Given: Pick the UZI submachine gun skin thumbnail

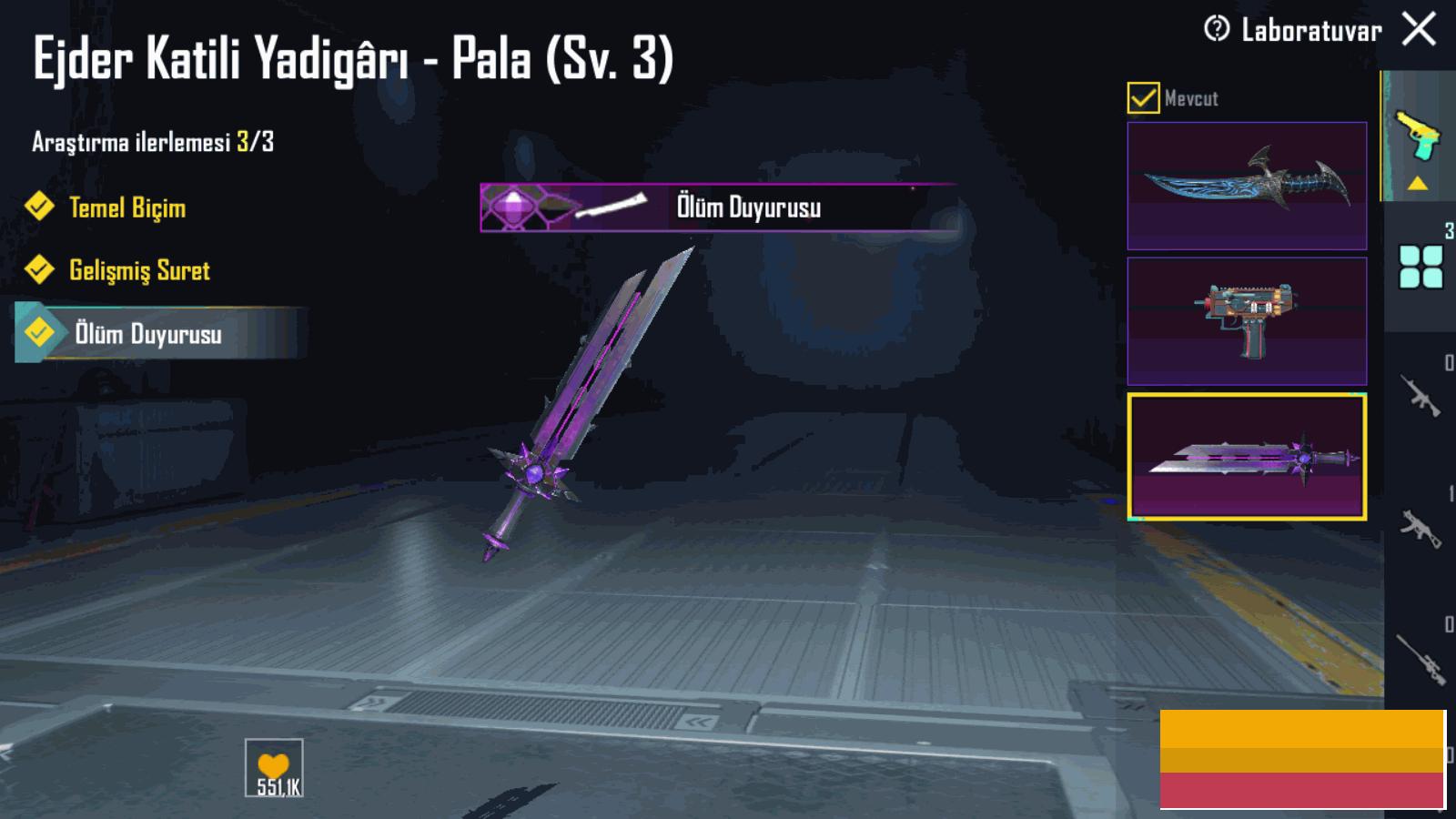Looking at the screenshot, I should tap(1247, 320).
